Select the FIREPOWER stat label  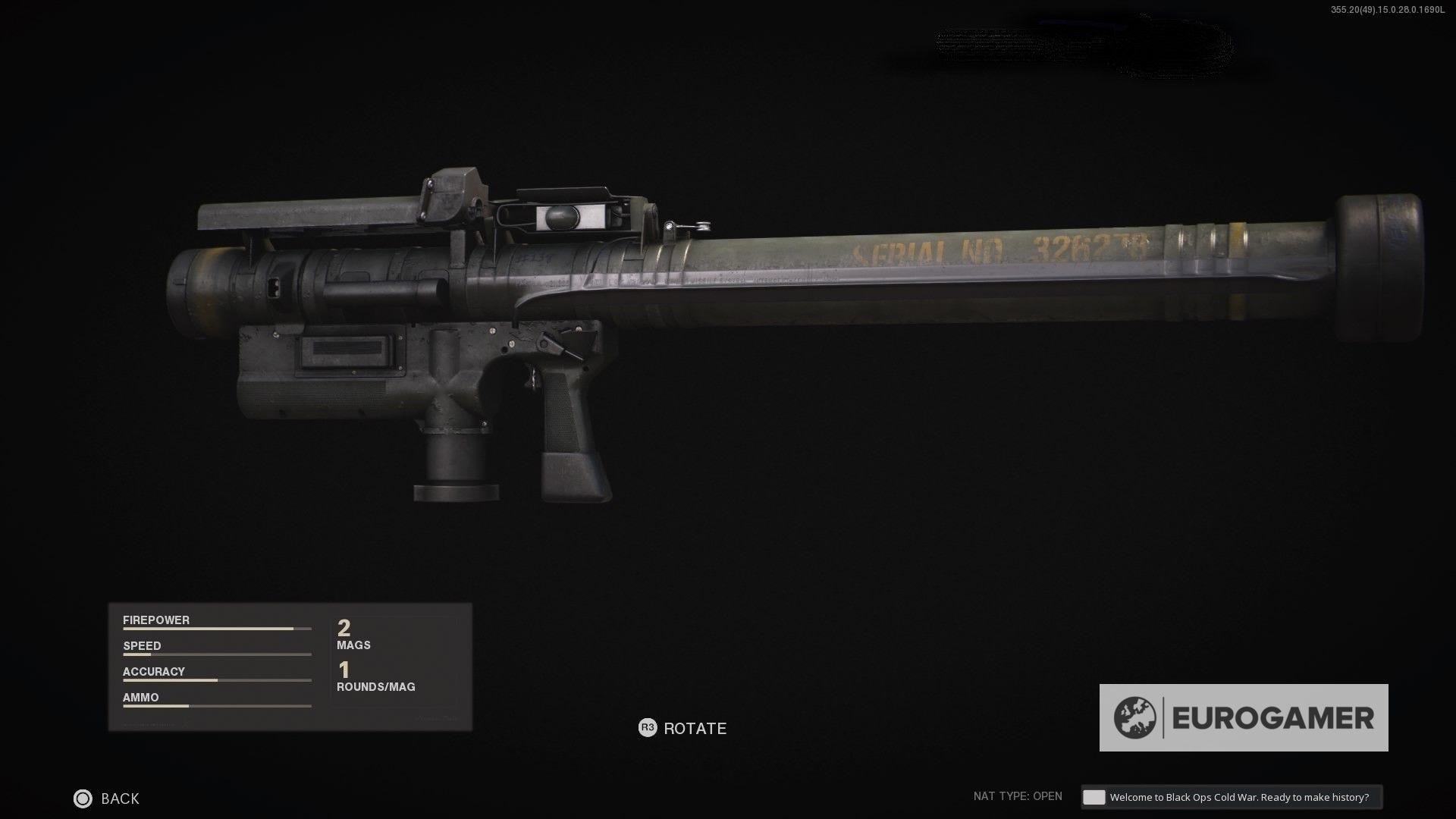pyautogui.click(x=155, y=620)
